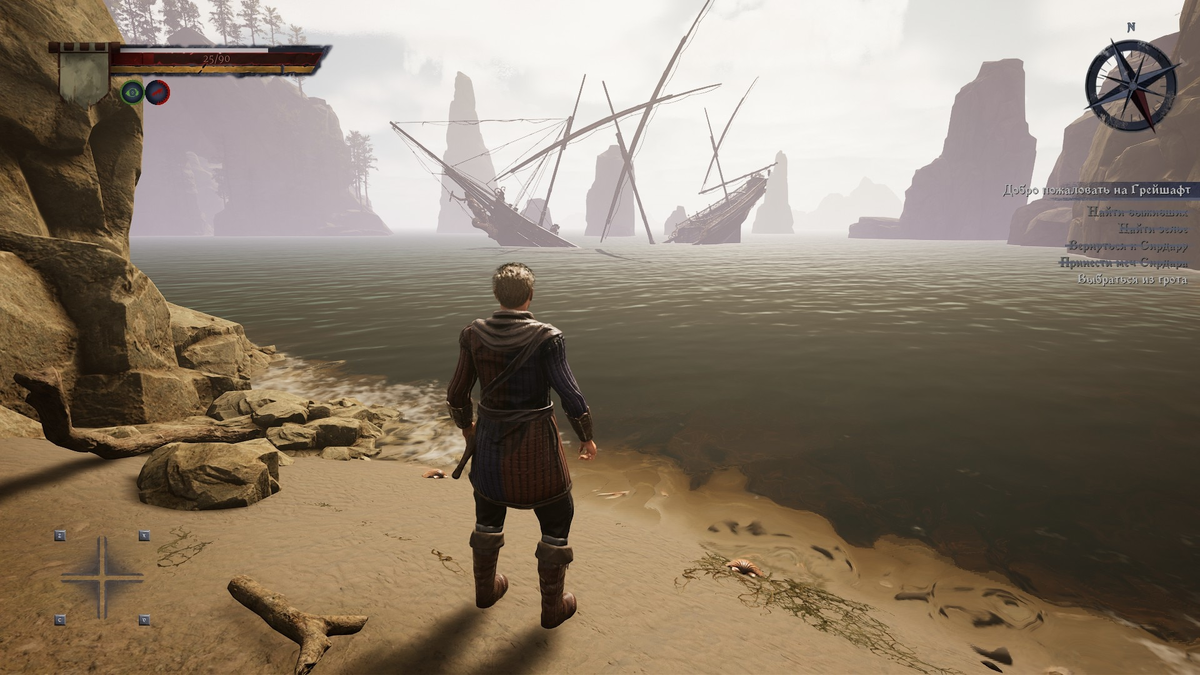Click the compass rose
The width and height of the screenshot is (1200, 675).
1132,84
